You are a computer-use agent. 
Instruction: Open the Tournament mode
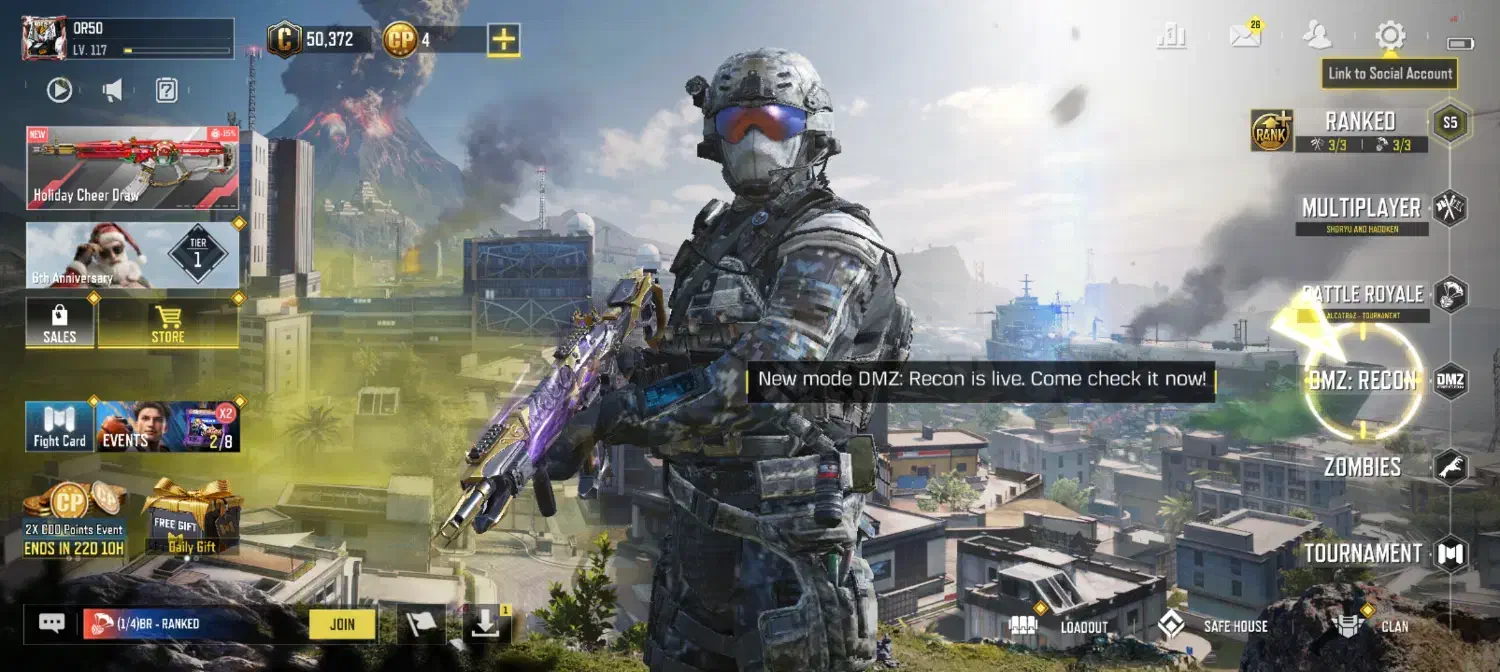[1362, 553]
